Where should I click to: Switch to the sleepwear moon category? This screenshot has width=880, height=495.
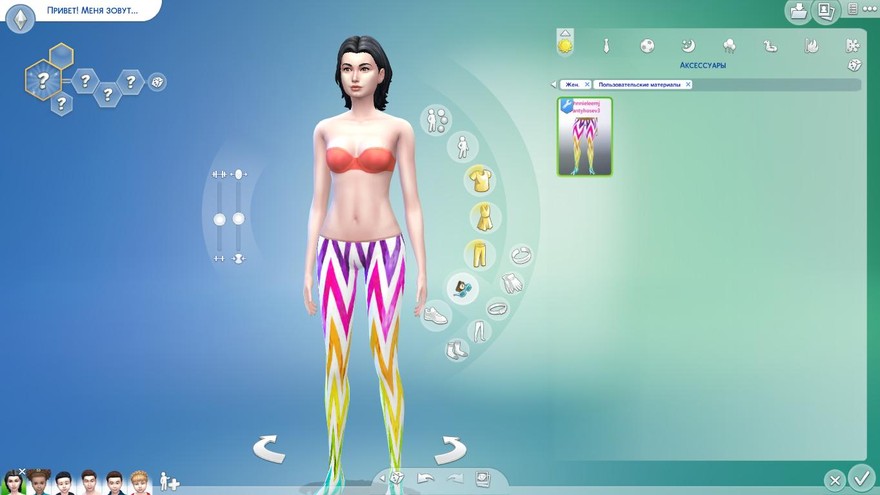click(688, 45)
